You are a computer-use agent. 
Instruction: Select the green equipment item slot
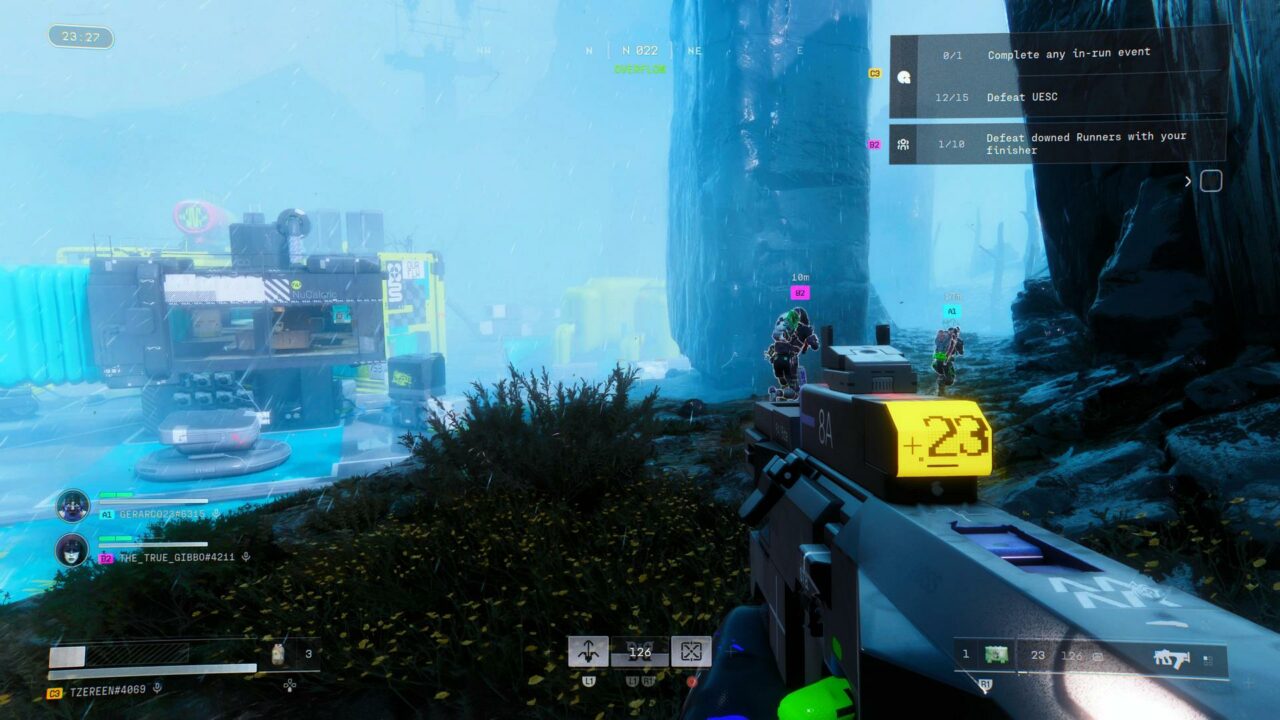(x=994, y=656)
